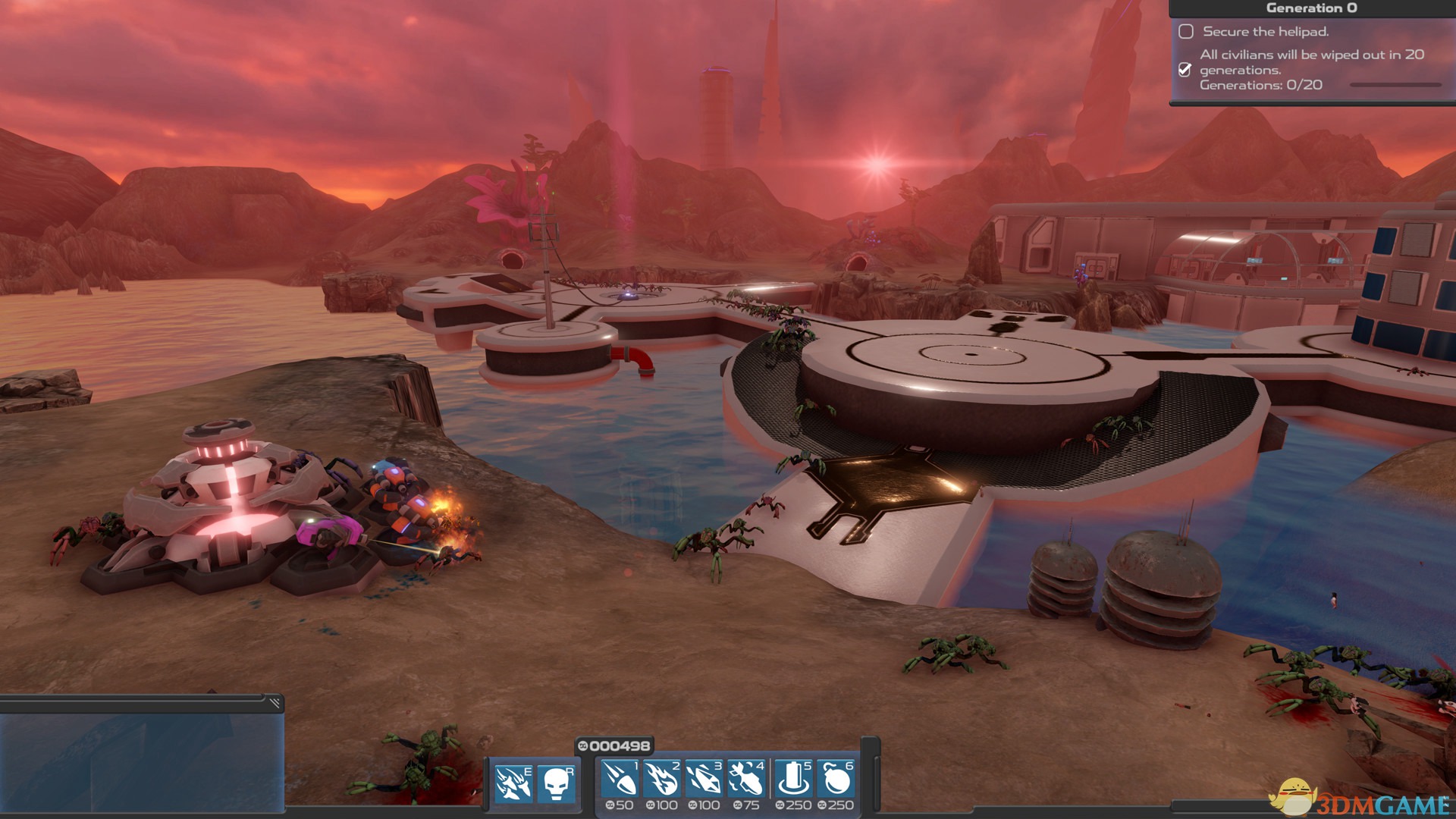Screen dimensions: 1456x819
Task: Choose the battery pylon in slot 5
Action: tap(793, 780)
